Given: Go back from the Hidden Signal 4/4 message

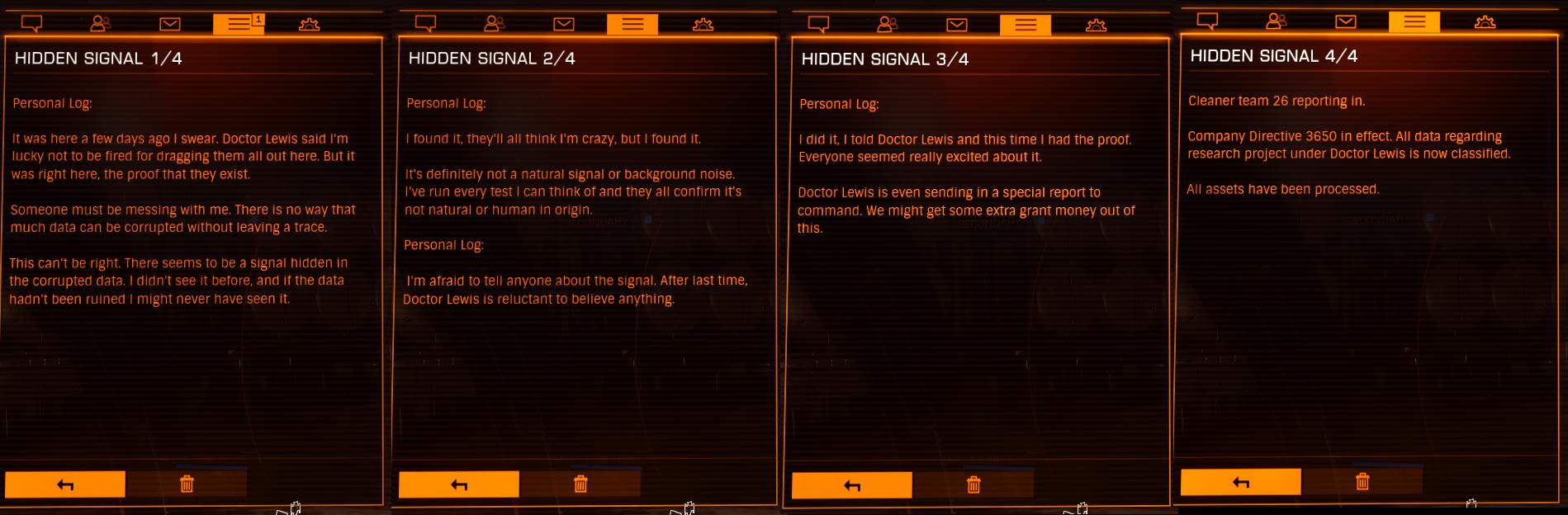Looking at the screenshot, I should pos(1241,482).
